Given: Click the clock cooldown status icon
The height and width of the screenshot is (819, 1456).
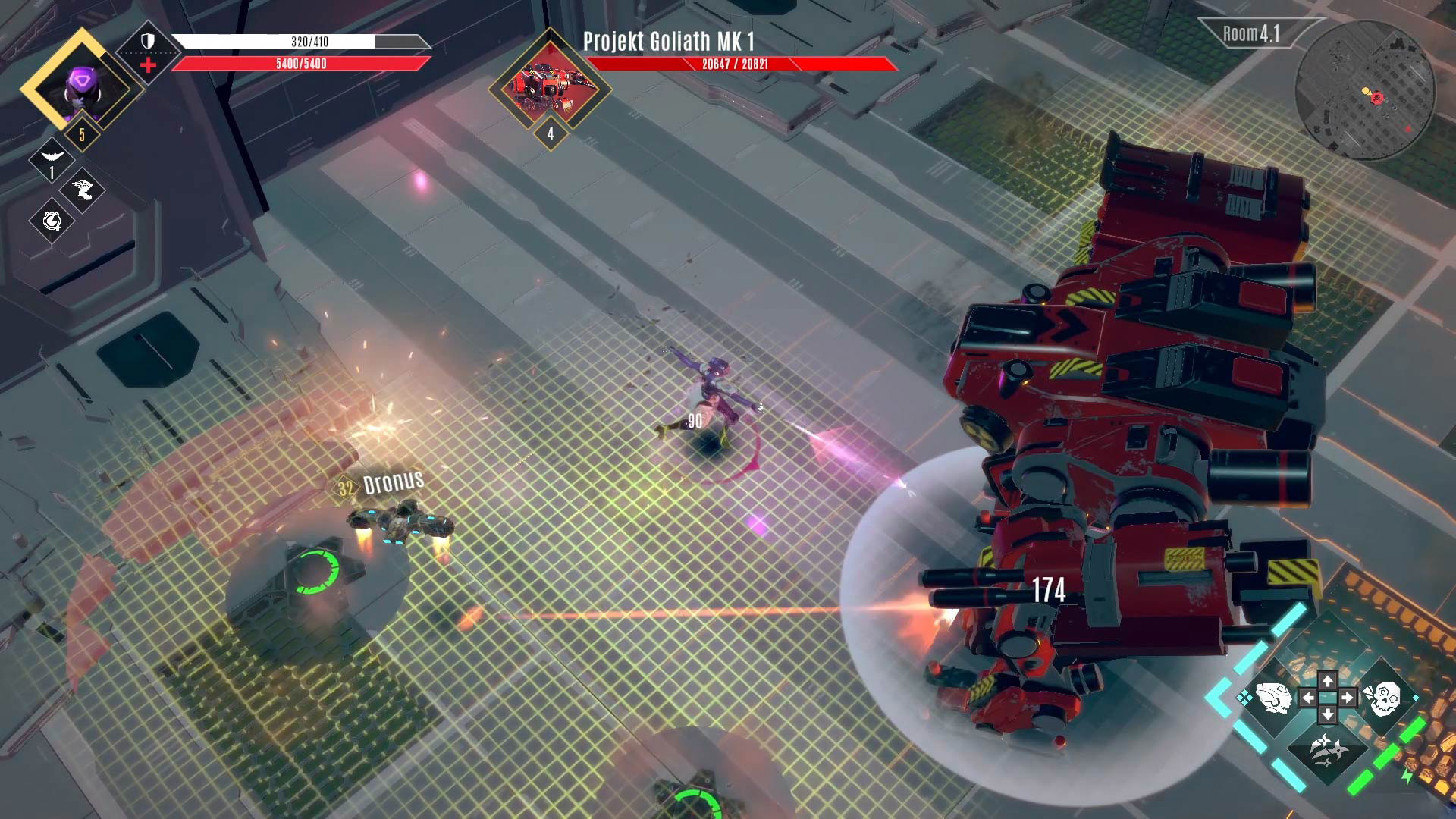Looking at the screenshot, I should [x=52, y=221].
